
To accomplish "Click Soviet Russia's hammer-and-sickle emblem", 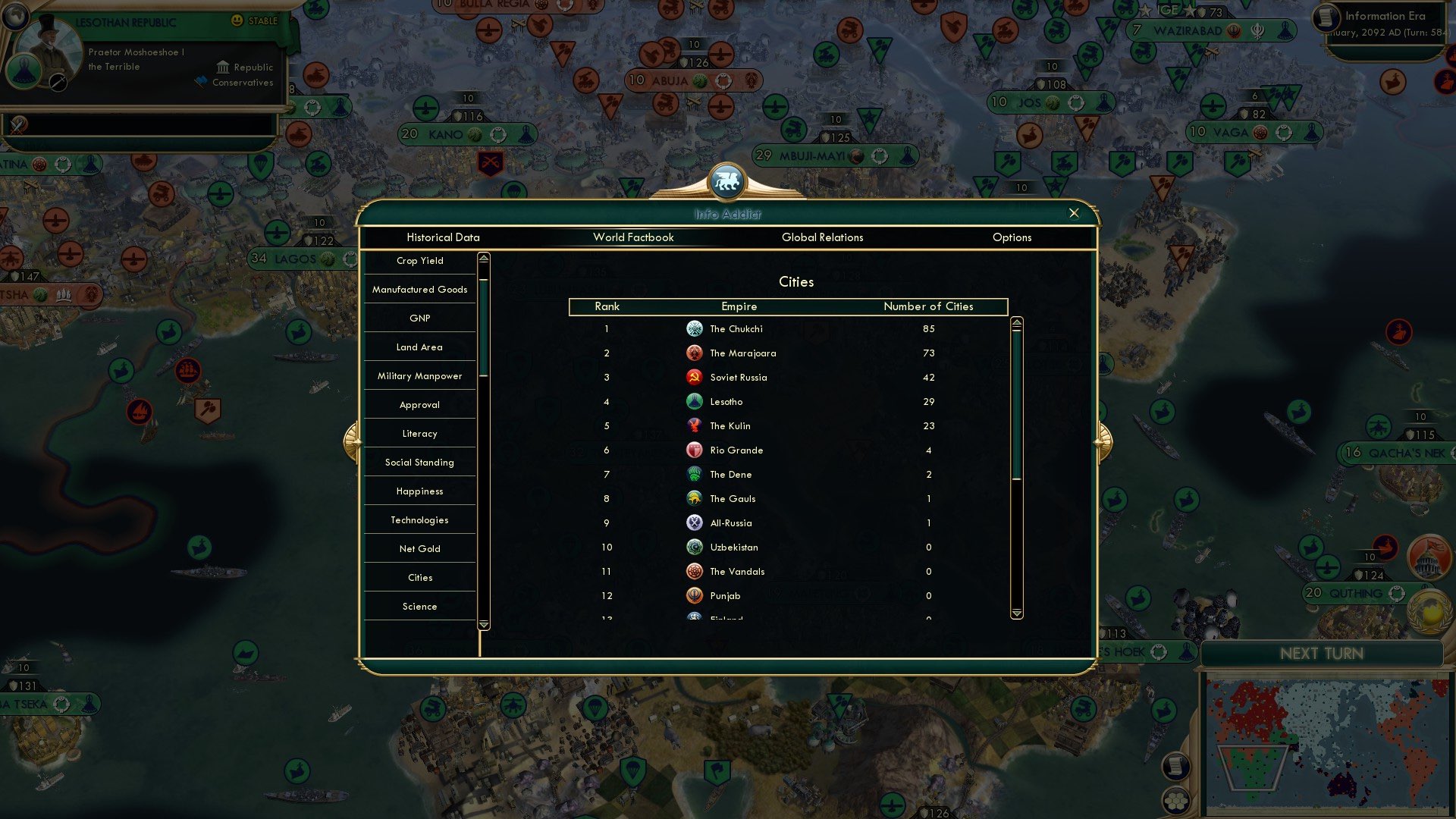I will 695,377.
